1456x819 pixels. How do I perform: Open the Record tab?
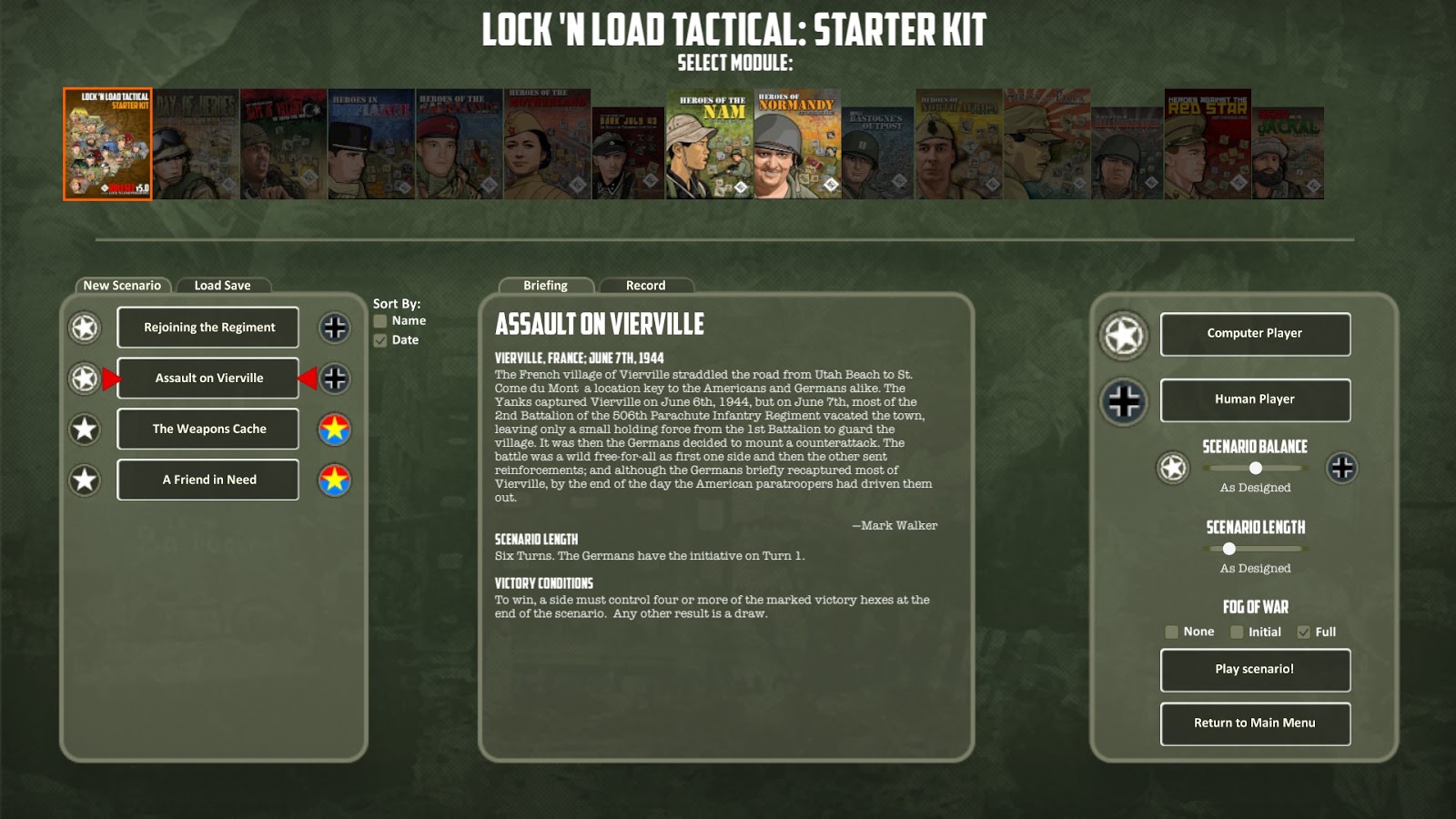[x=645, y=286]
